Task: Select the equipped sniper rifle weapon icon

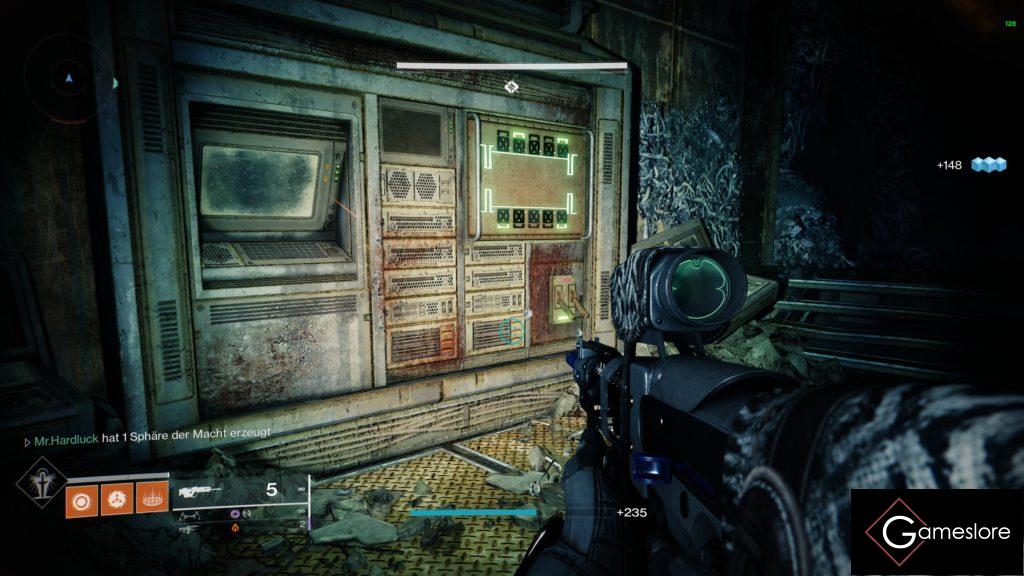Action: [x=198, y=492]
